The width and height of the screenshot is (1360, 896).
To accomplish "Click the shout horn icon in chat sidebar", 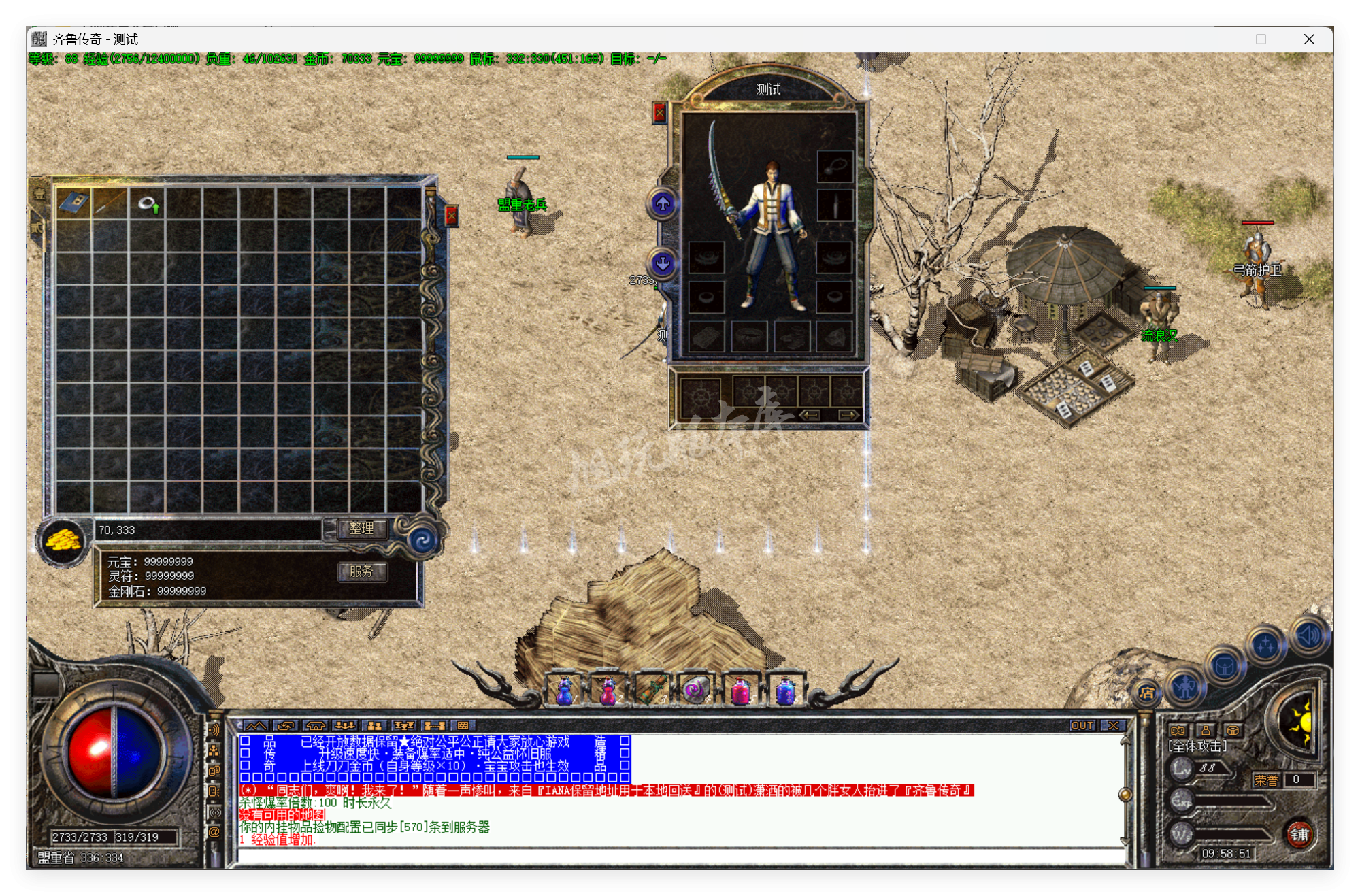I will [214, 729].
